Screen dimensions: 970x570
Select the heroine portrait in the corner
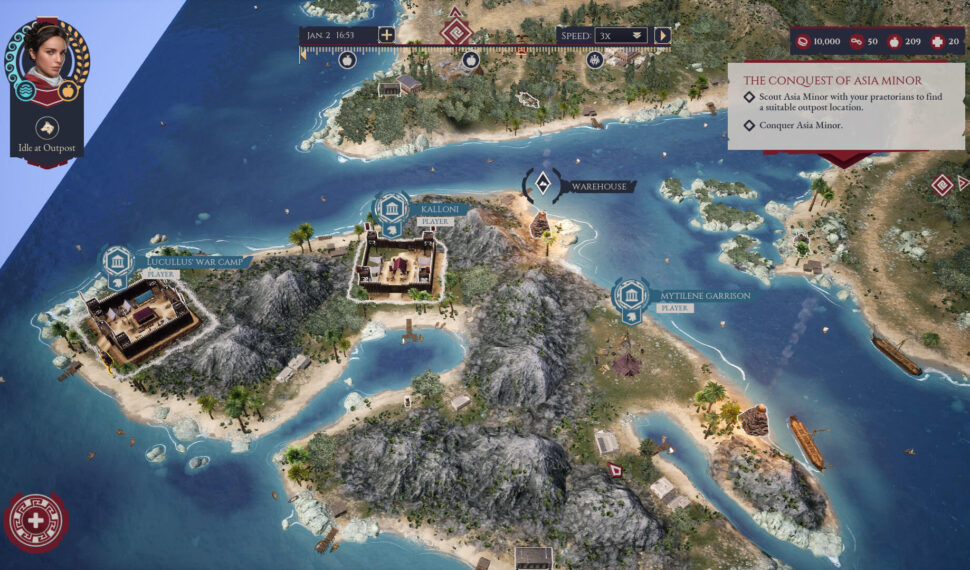(46, 54)
